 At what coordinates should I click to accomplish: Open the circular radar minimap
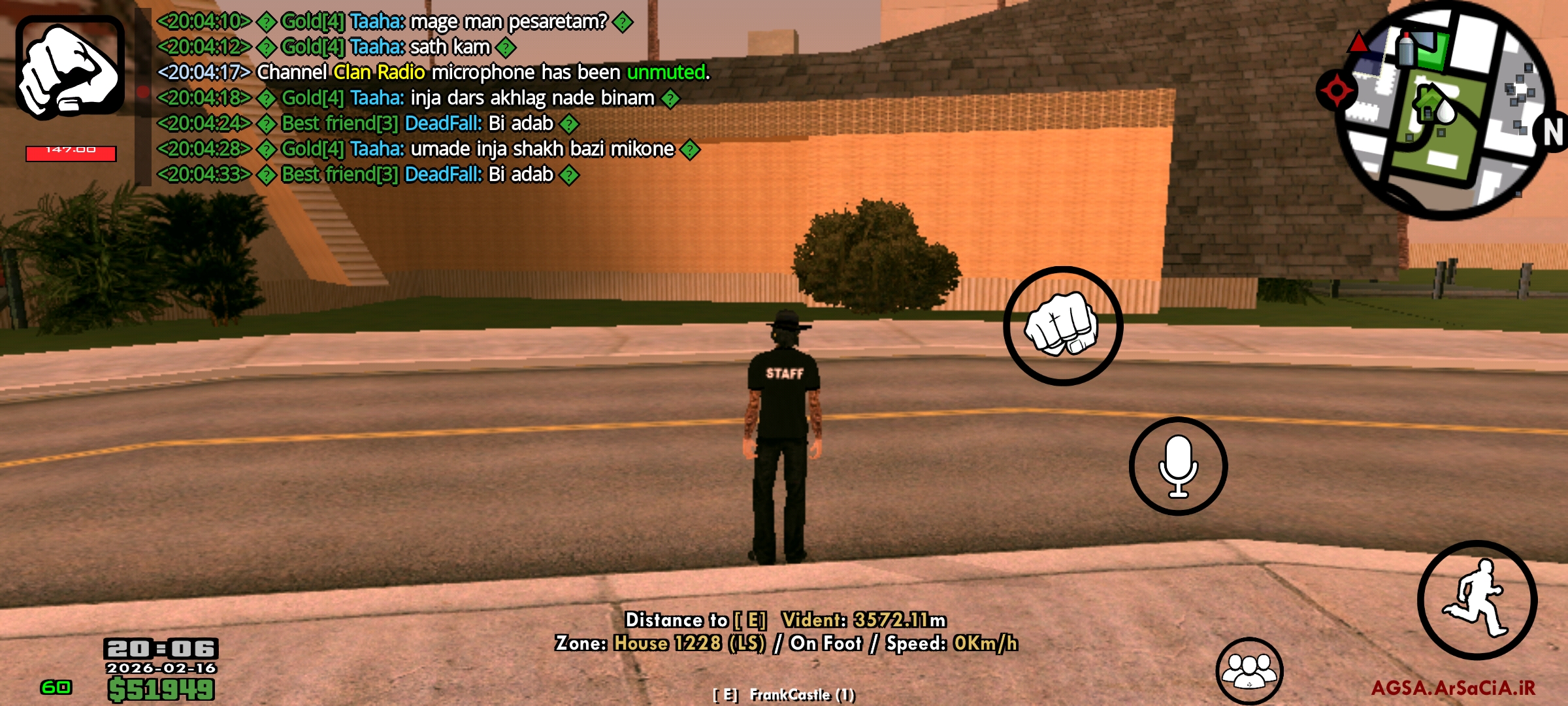click(1444, 110)
